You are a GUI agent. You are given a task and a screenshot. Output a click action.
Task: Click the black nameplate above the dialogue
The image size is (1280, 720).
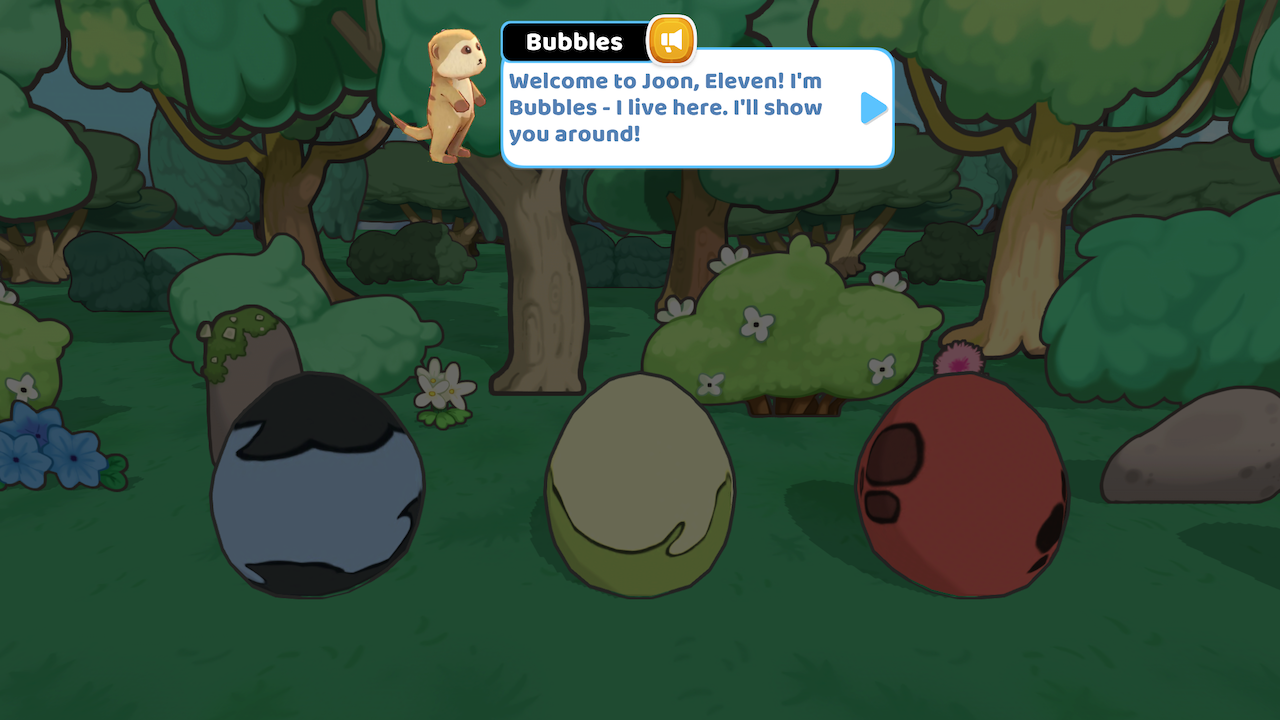pos(575,41)
